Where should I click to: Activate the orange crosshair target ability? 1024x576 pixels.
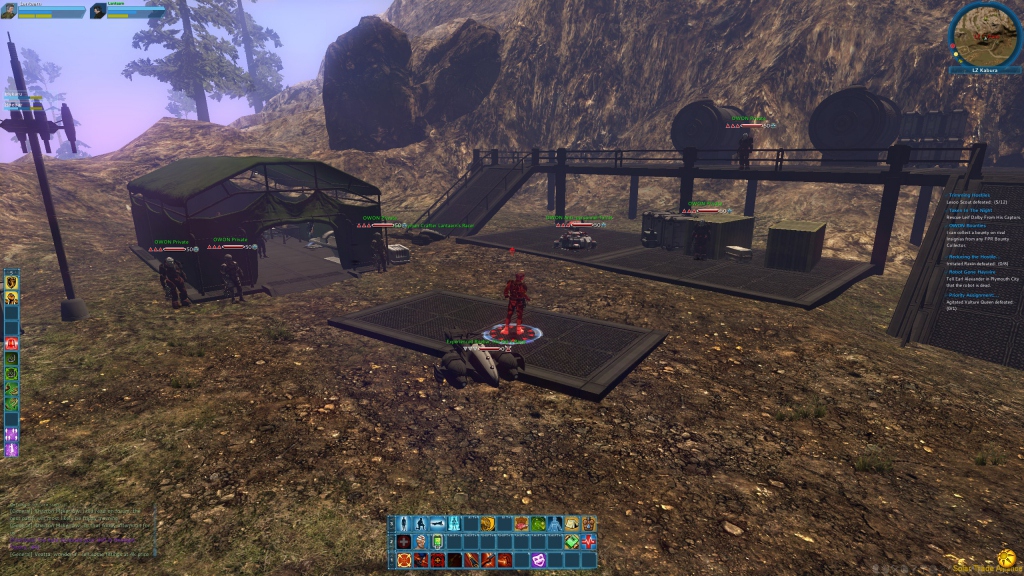click(404, 560)
